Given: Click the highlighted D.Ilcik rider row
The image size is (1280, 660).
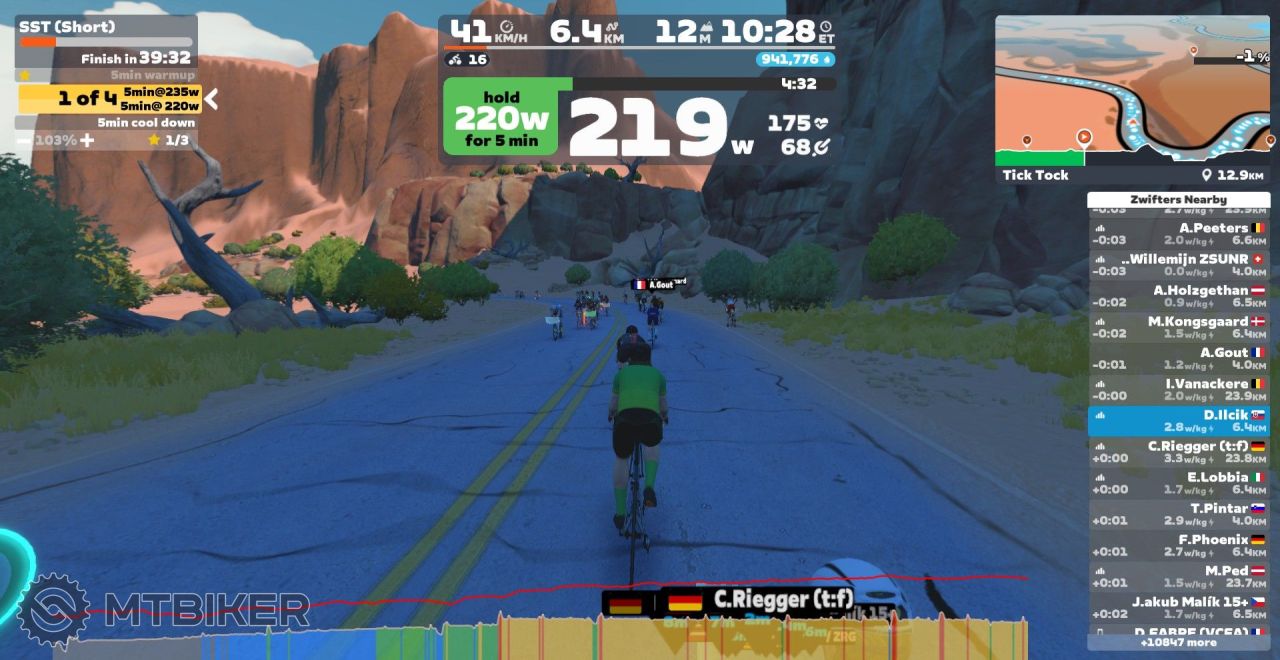Looking at the screenshot, I should pyautogui.click(x=1178, y=420).
